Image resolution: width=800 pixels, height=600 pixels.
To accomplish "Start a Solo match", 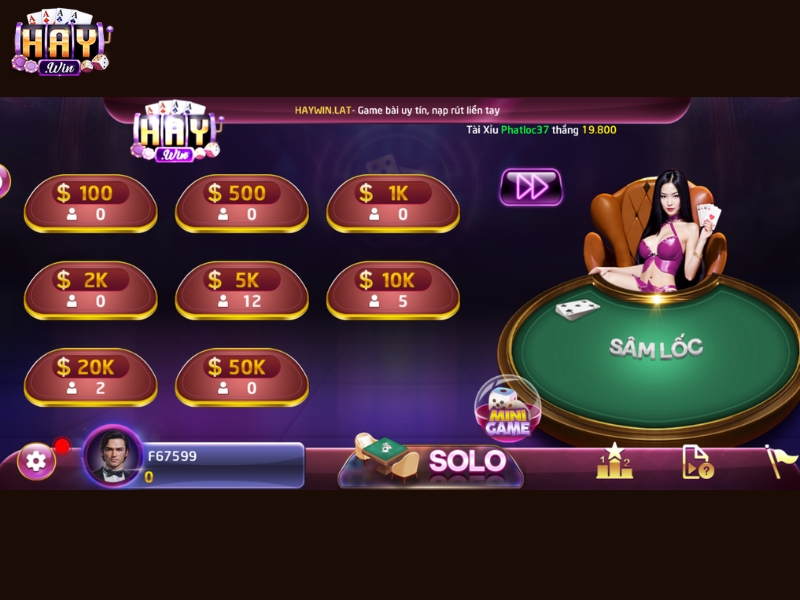I will 432,461.
